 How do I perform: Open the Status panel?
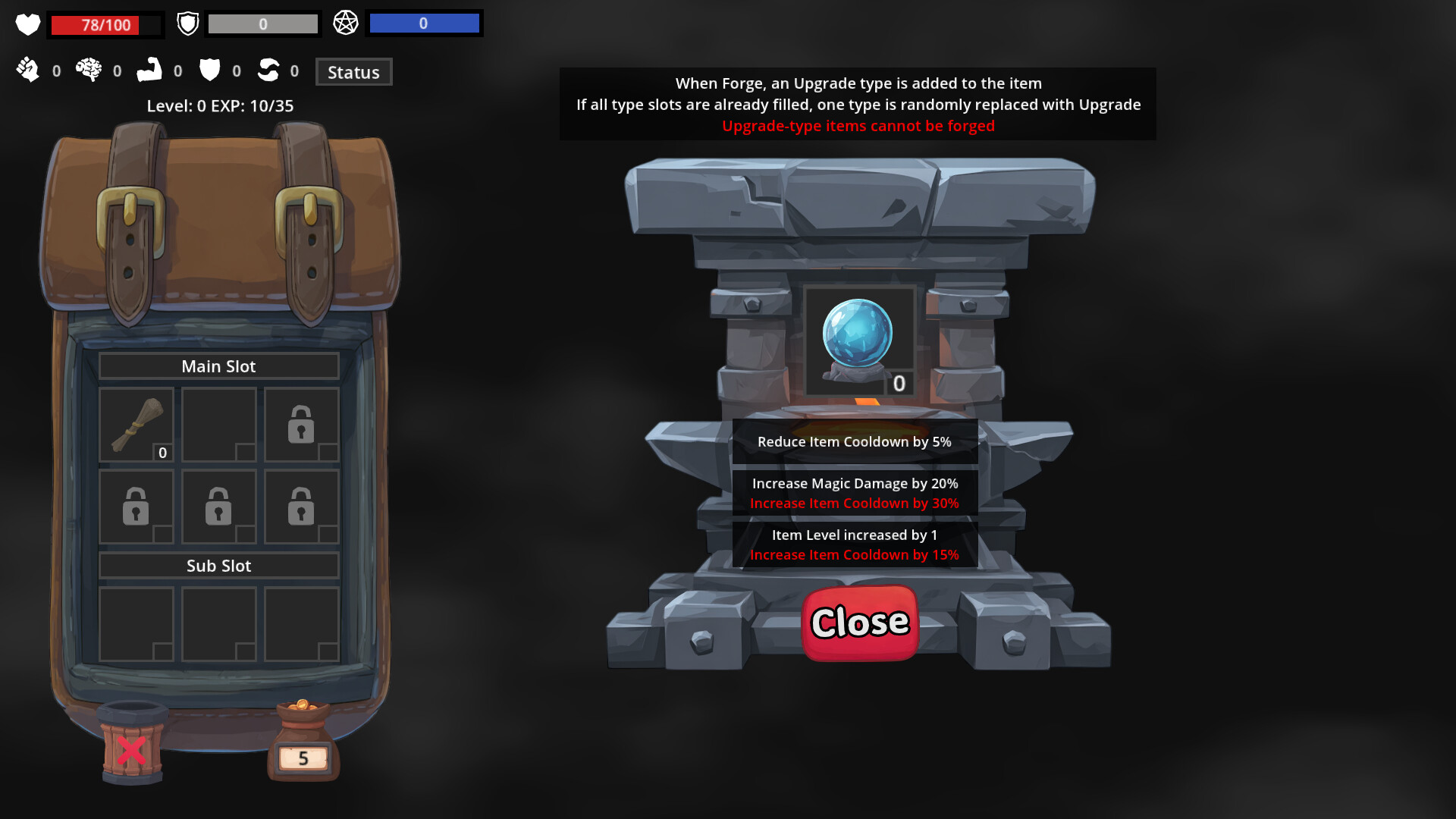pos(353,72)
